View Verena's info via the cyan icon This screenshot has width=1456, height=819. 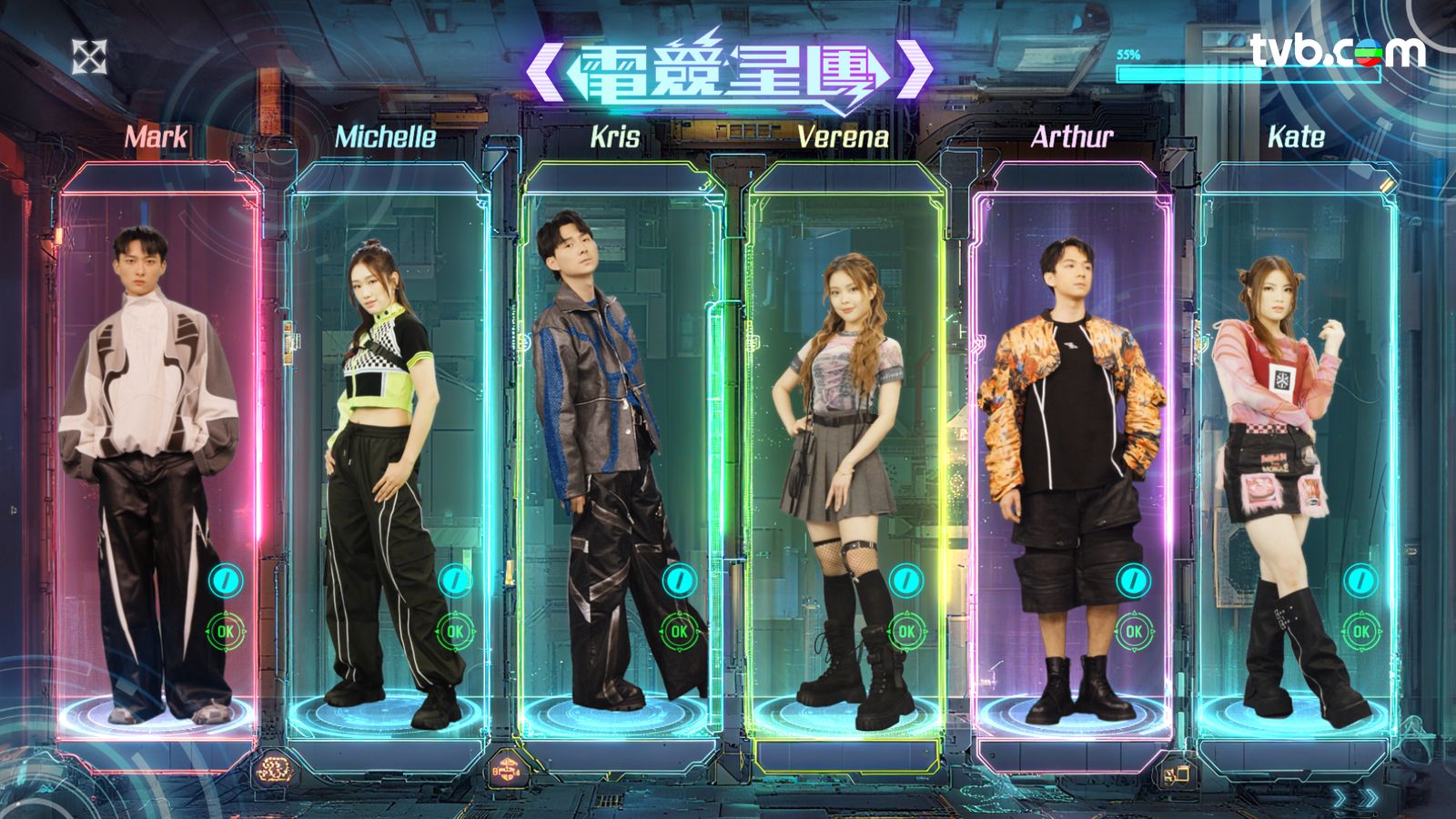pos(906,580)
